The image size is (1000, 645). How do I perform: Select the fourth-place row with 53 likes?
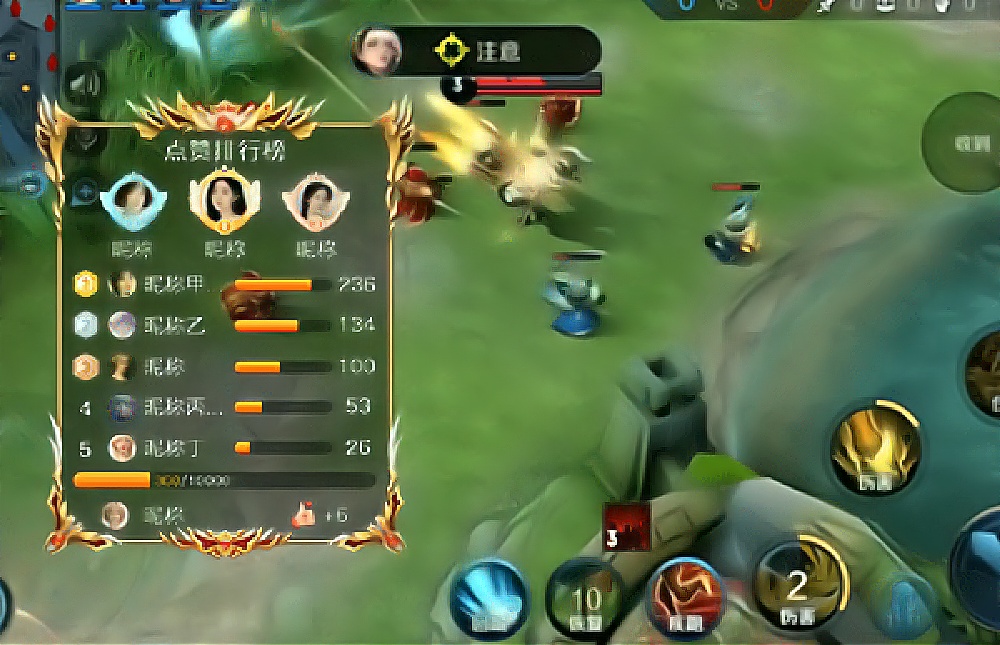click(x=225, y=407)
